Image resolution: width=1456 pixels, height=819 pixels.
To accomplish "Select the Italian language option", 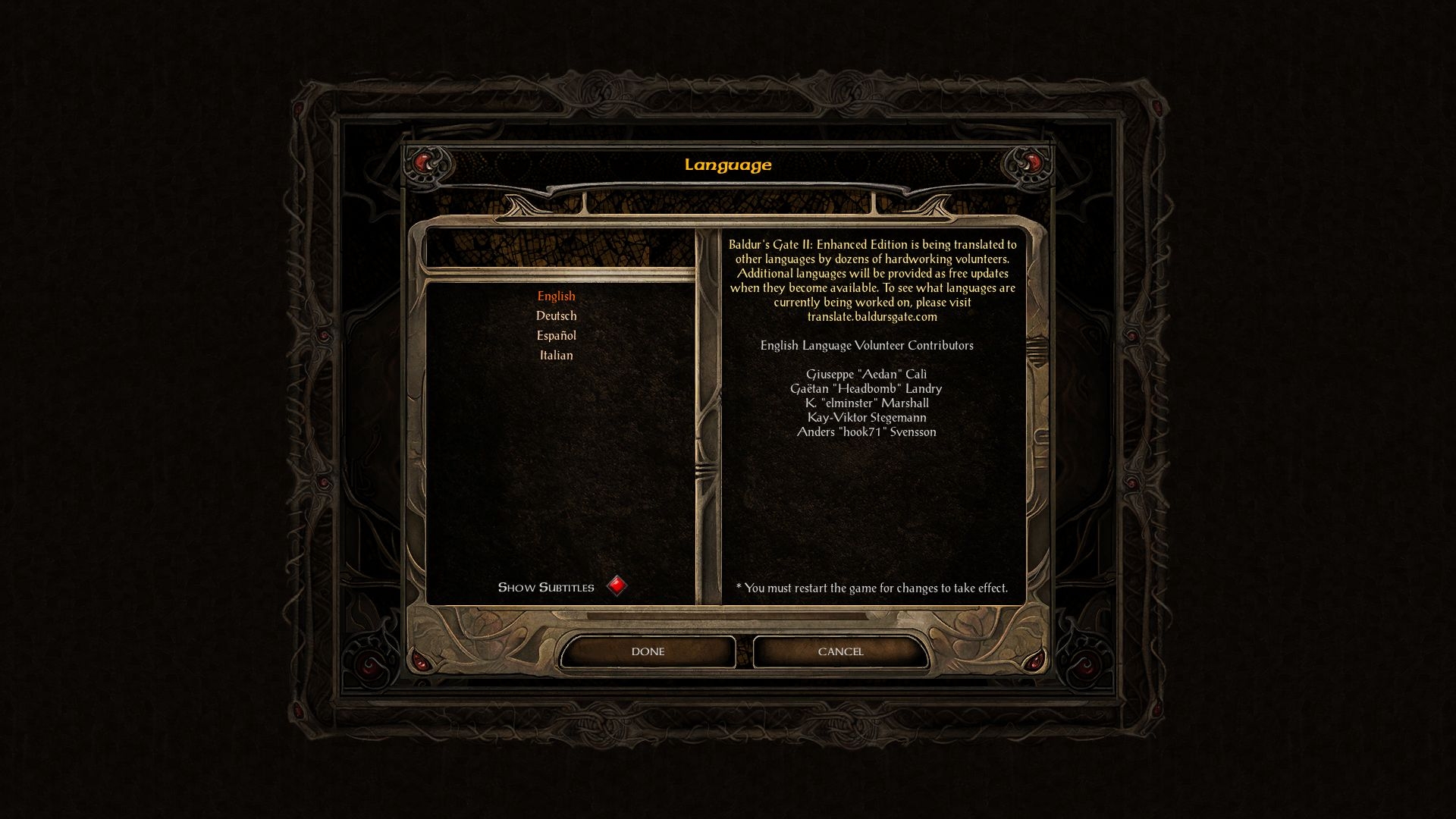I will [556, 356].
